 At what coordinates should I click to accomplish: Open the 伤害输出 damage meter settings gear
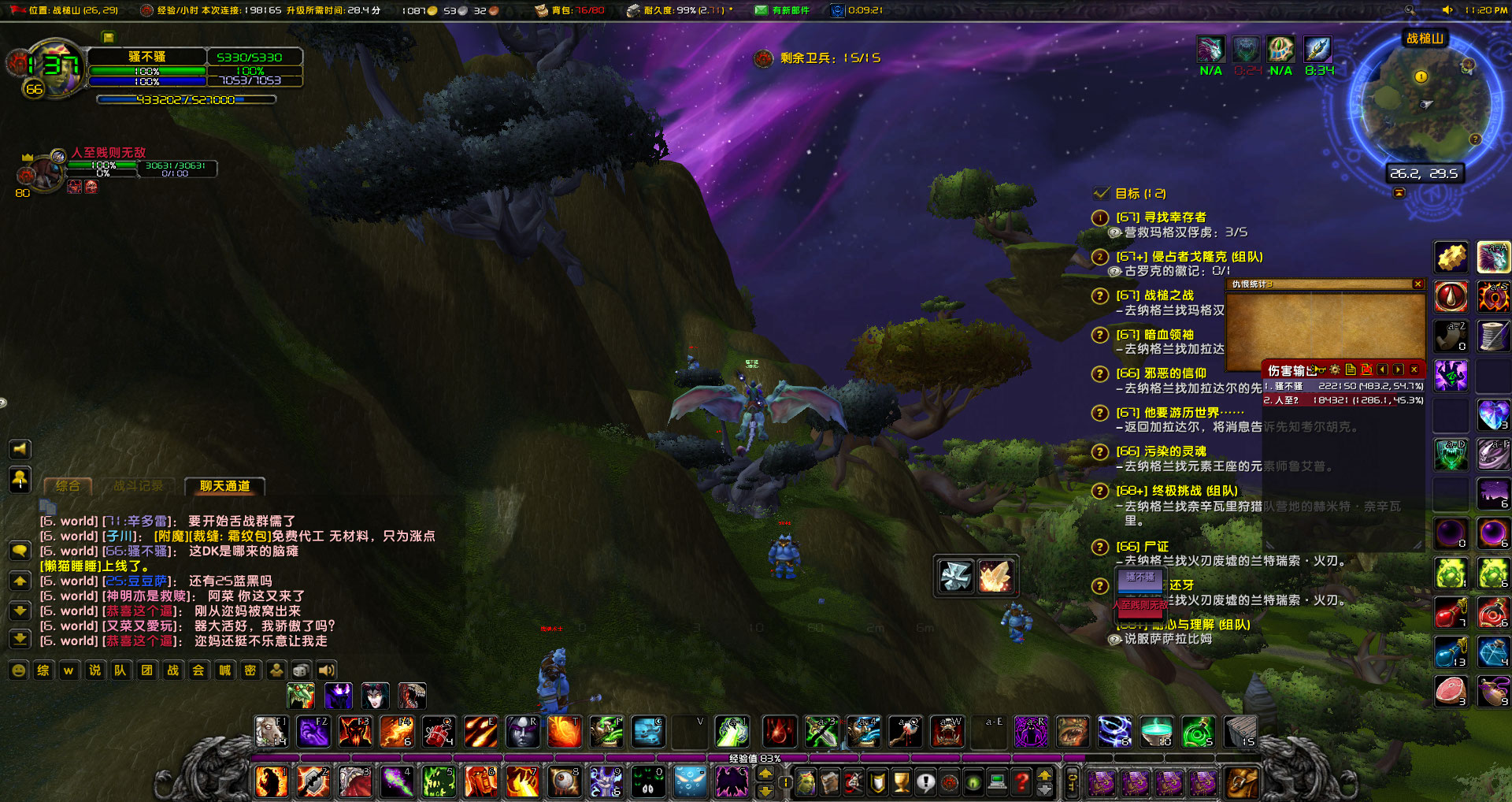pos(1335,369)
